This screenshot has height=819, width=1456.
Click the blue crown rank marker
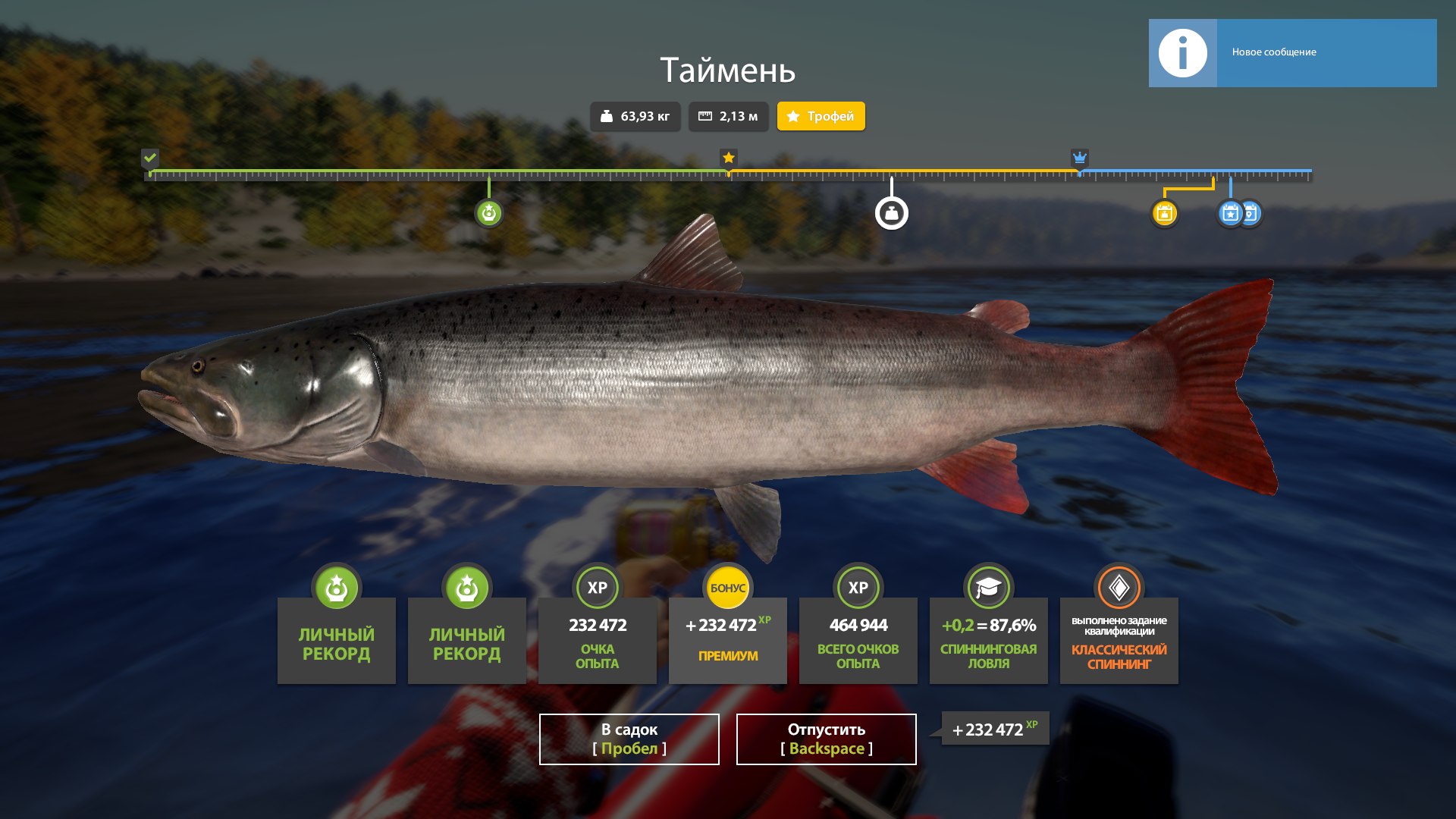(1079, 158)
